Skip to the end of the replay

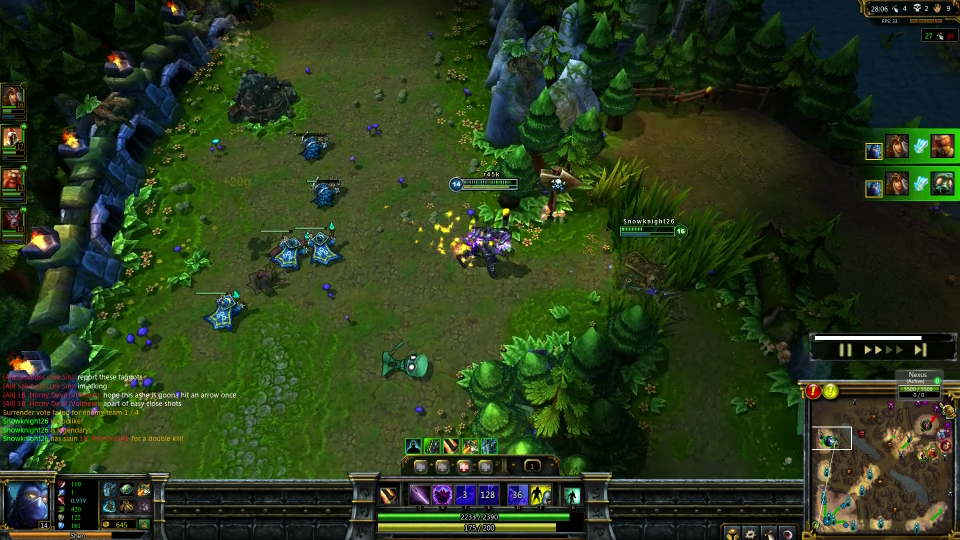tap(919, 350)
